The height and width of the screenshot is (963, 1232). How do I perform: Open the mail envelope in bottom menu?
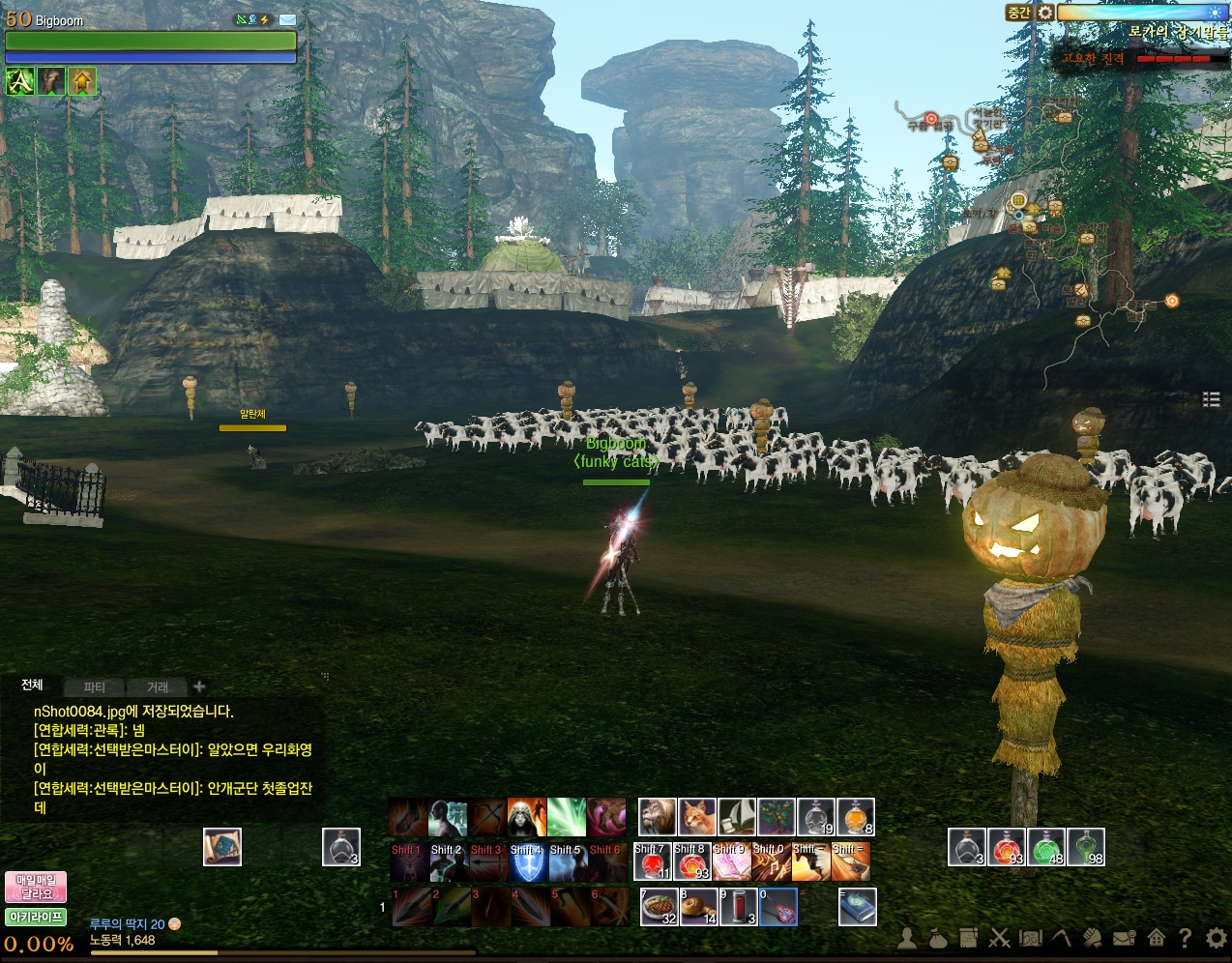(1124, 937)
